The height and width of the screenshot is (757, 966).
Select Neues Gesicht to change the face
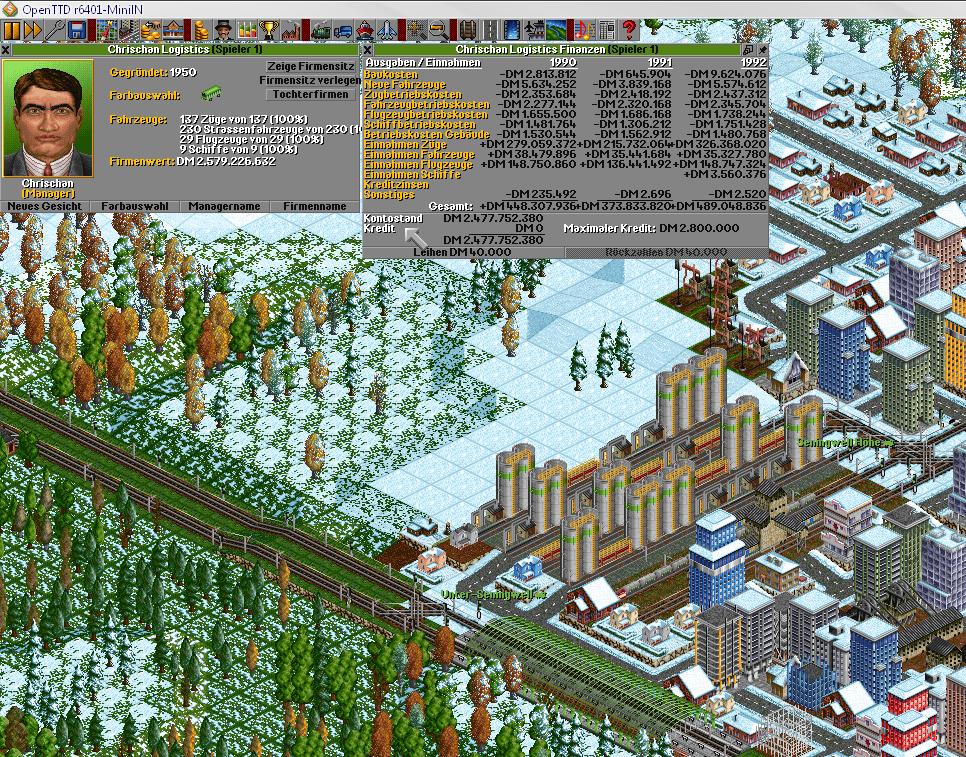46,206
